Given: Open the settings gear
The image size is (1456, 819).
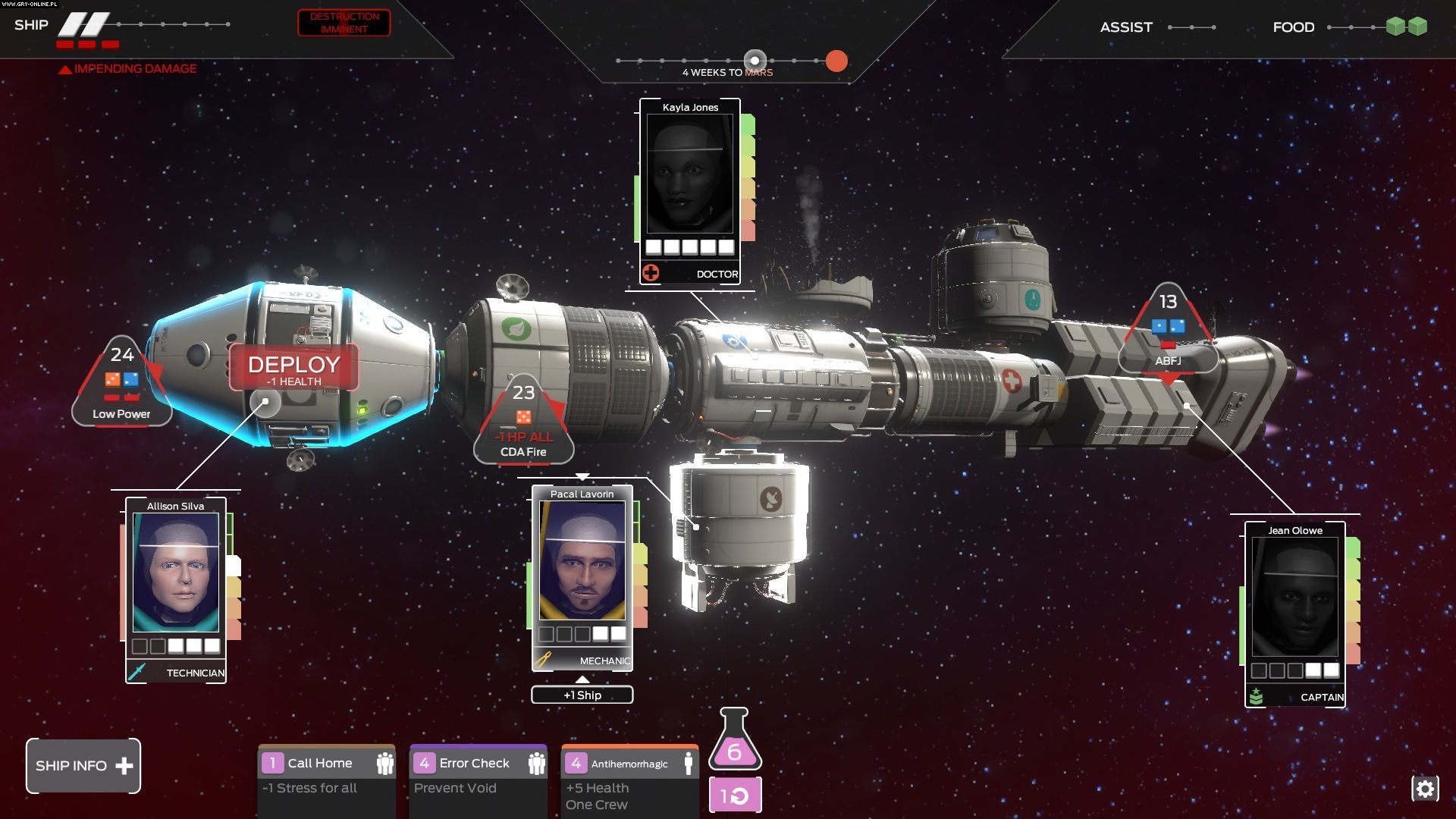Looking at the screenshot, I should pos(1425,789).
